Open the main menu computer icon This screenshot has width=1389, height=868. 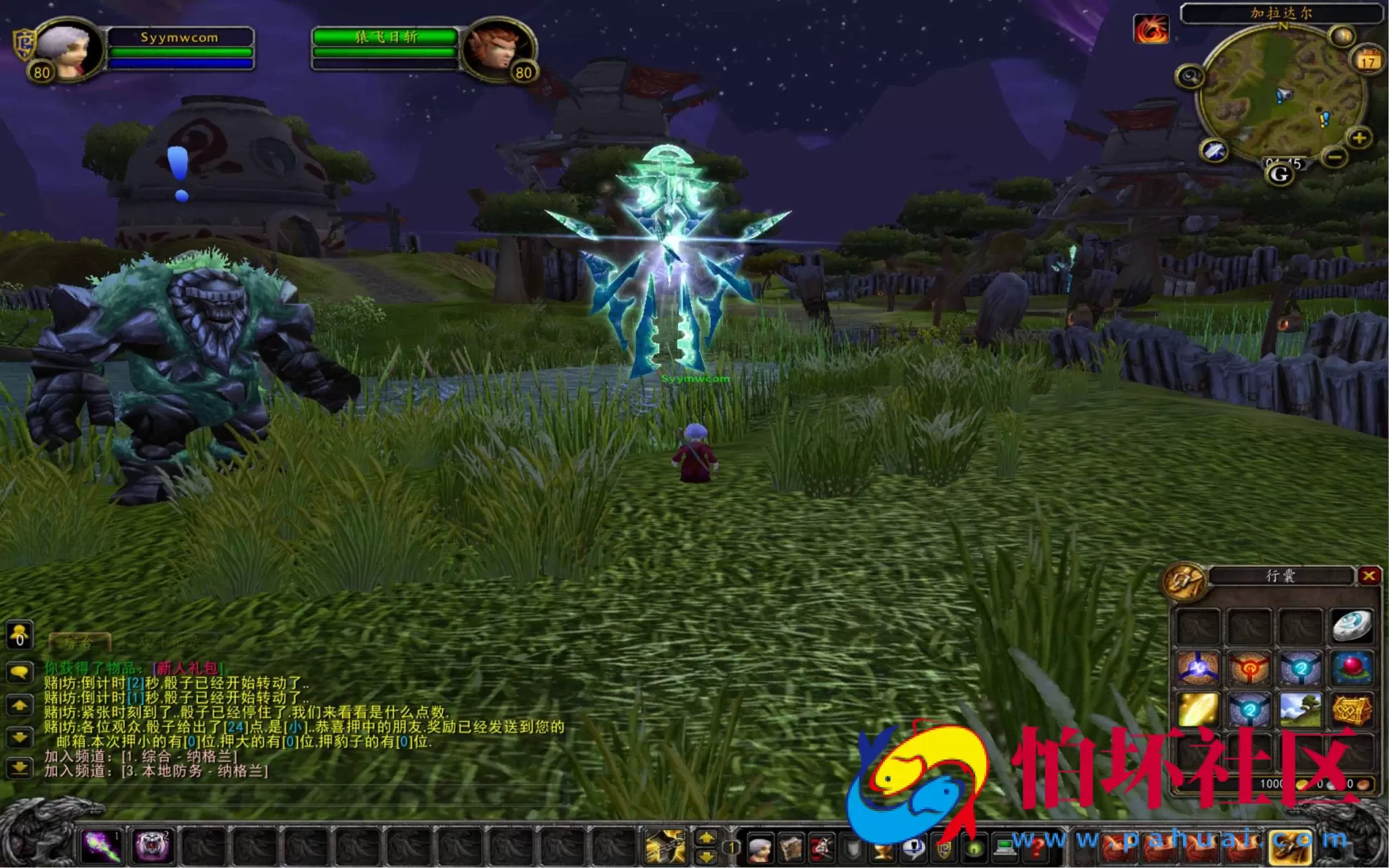tap(1004, 849)
